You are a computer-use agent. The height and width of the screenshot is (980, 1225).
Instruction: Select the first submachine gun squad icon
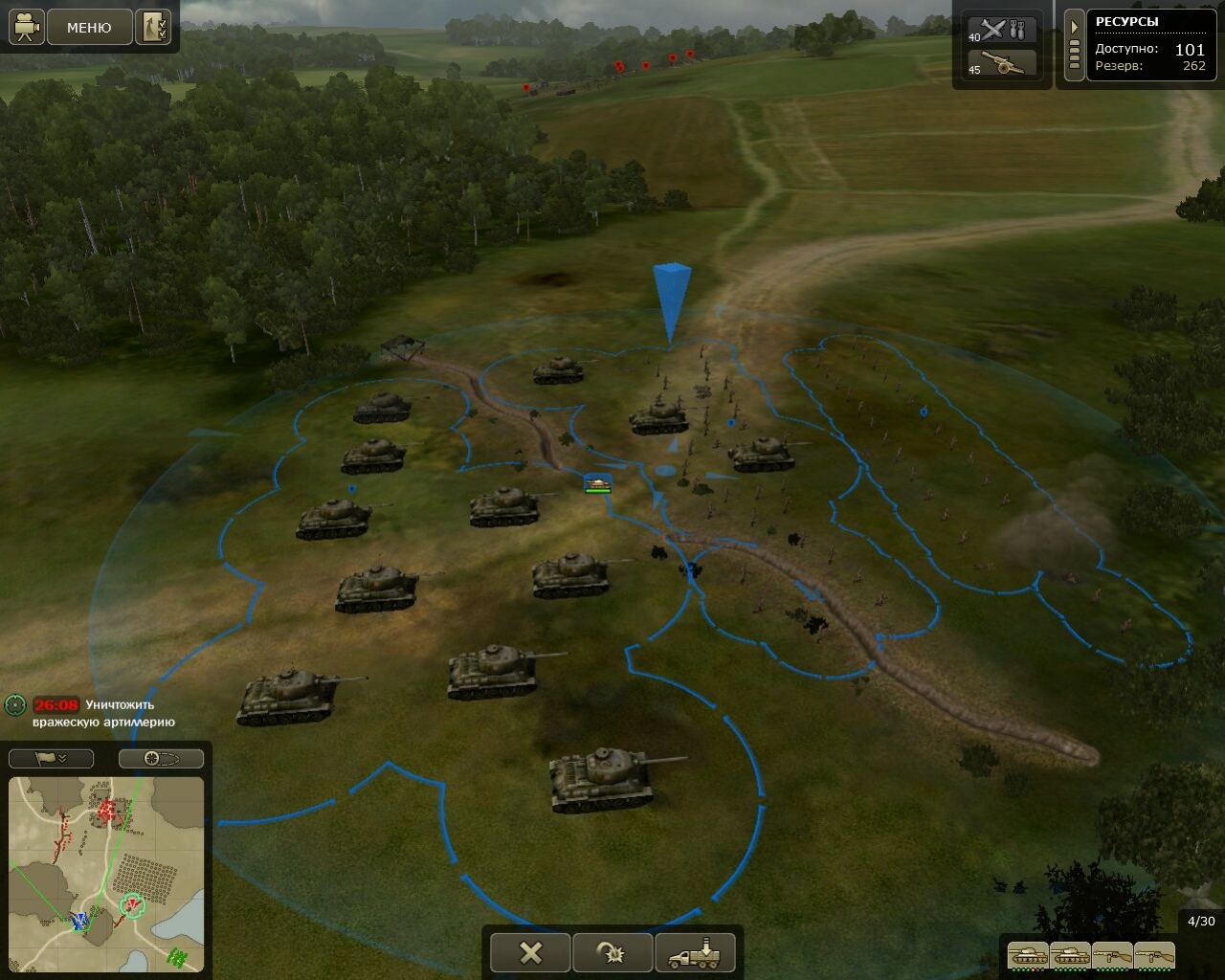click(x=1111, y=954)
